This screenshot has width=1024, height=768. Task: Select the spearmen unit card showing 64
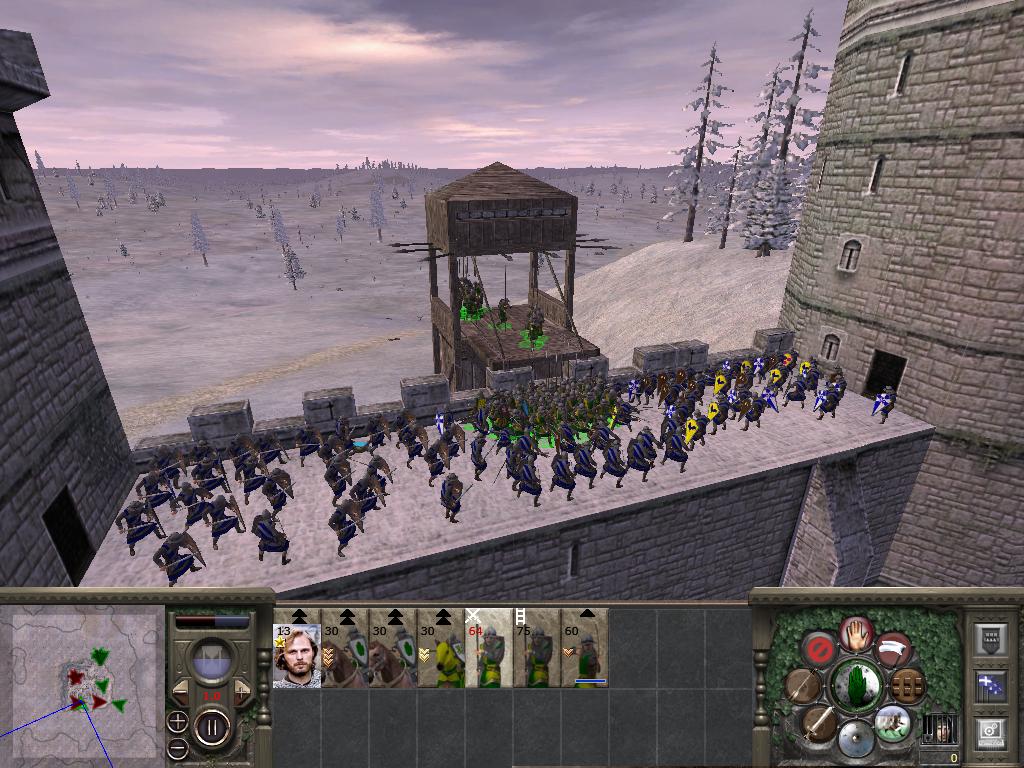(488, 656)
